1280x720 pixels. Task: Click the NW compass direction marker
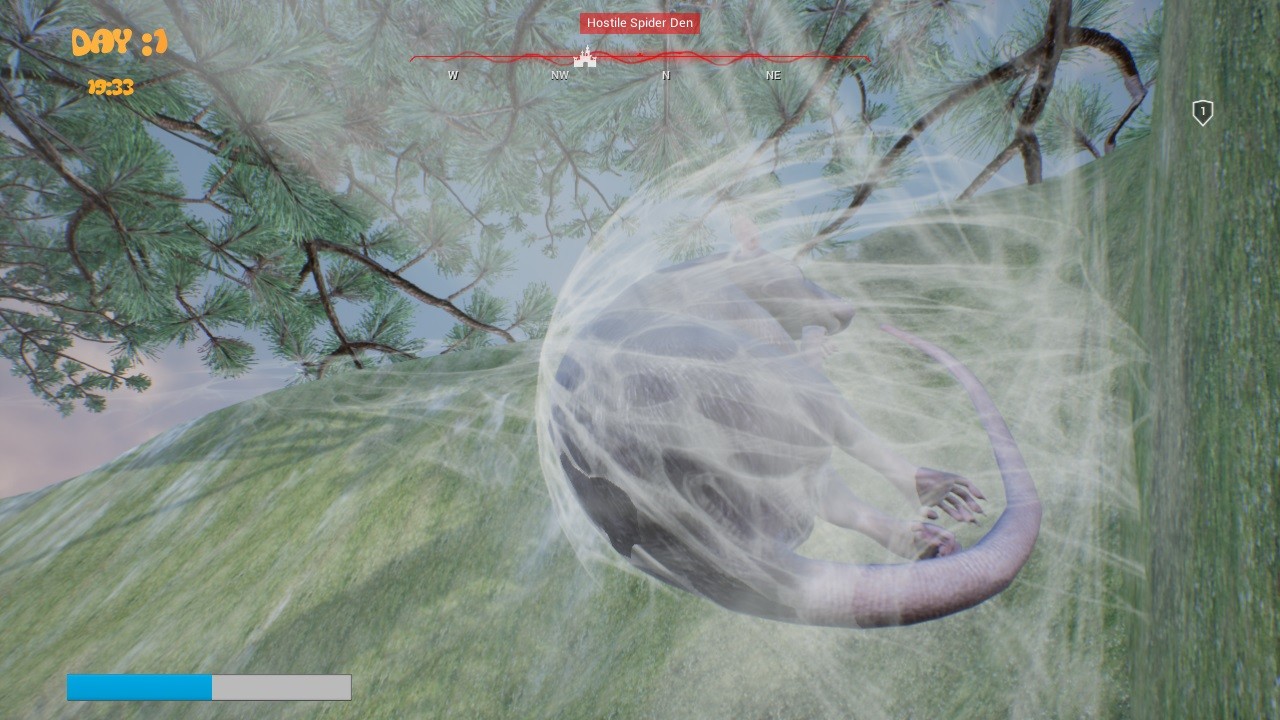click(x=559, y=75)
